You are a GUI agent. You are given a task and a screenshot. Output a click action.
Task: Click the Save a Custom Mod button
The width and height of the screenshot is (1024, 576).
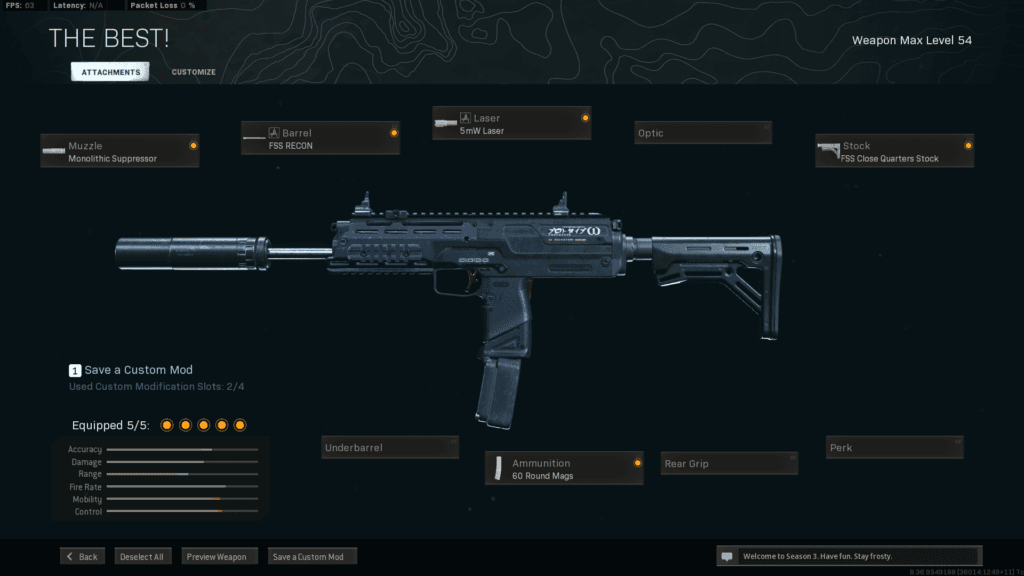coord(312,556)
